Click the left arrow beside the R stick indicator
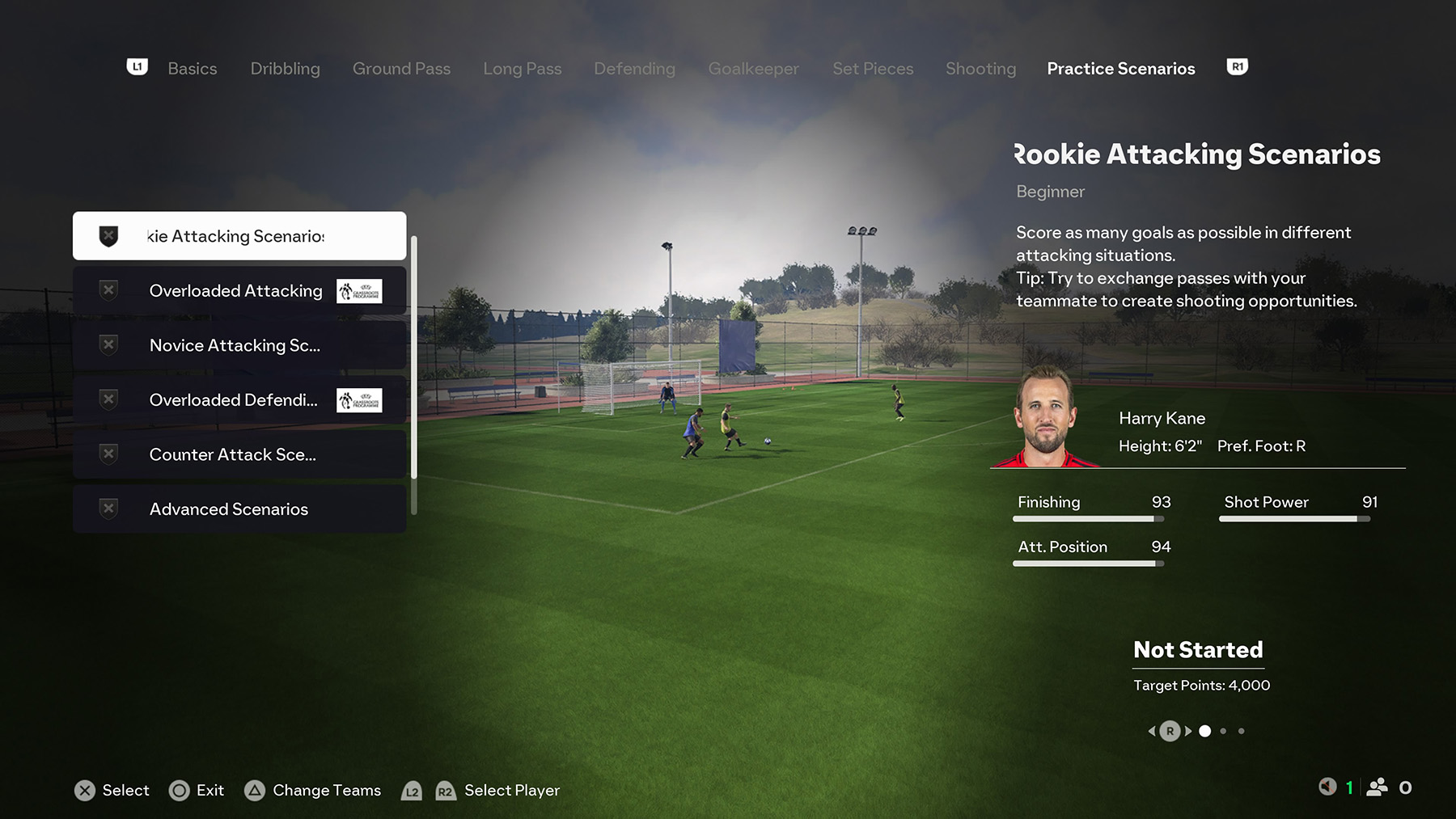Image resolution: width=1456 pixels, height=819 pixels. click(1152, 730)
